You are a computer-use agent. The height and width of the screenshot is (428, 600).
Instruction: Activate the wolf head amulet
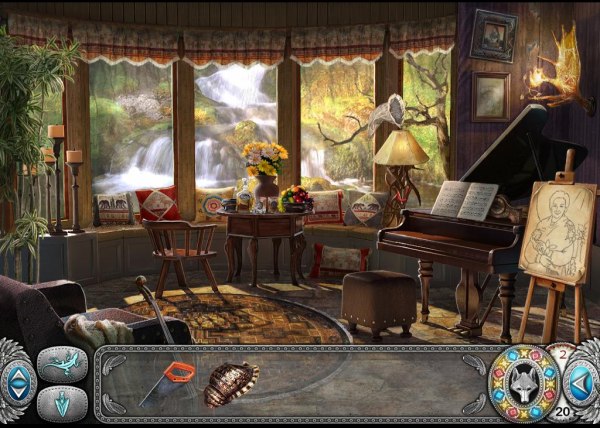[x=525, y=384]
